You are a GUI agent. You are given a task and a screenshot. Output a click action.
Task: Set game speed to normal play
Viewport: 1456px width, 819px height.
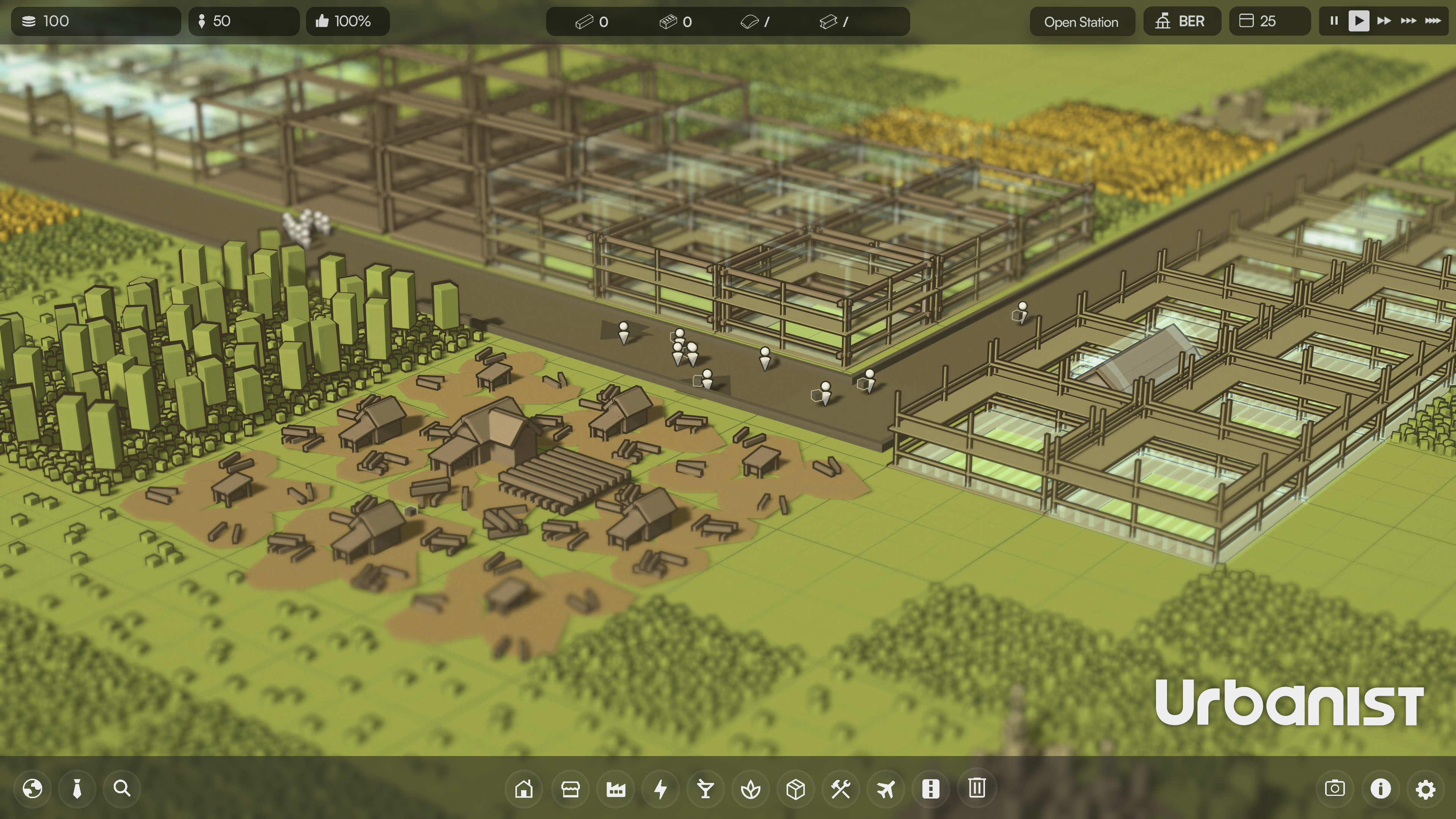pyautogui.click(x=1359, y=22)
